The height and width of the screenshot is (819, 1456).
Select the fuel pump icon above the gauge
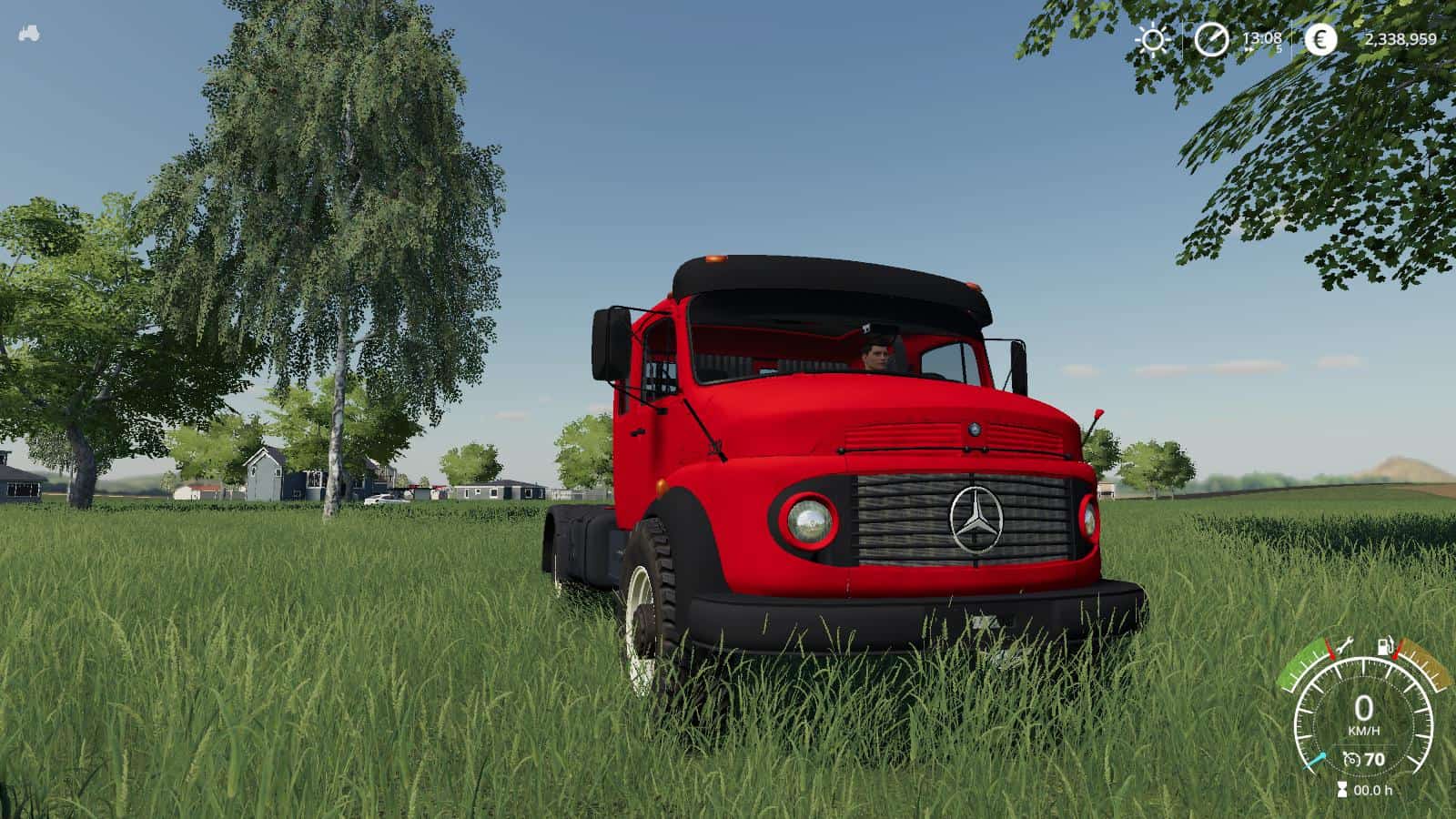pos(1385,644)
